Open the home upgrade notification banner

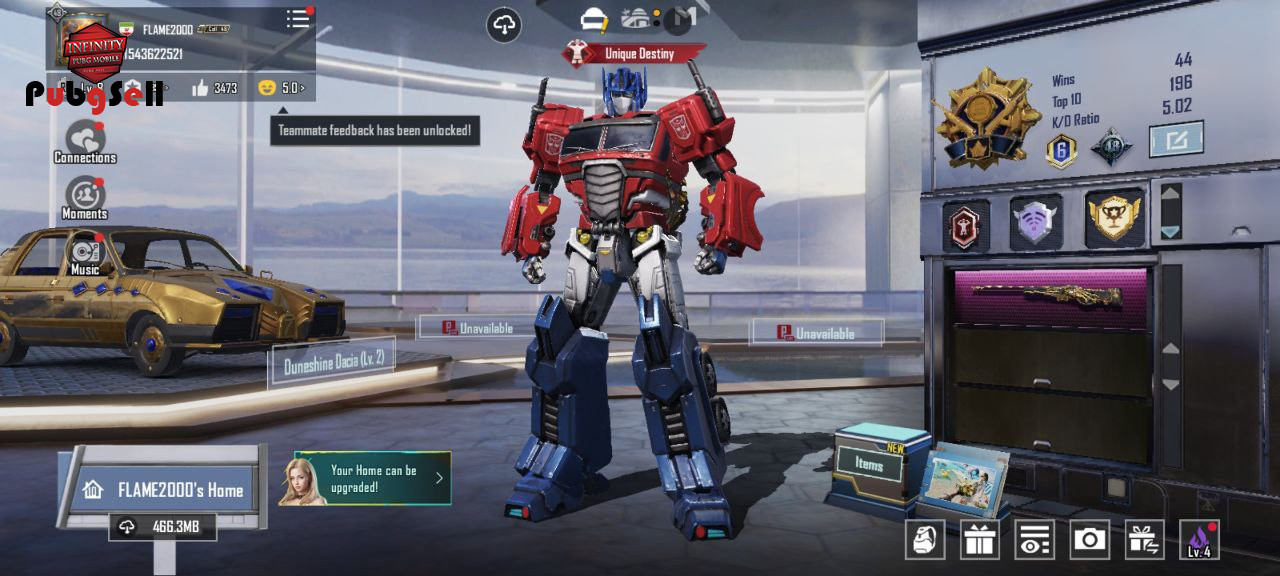(x=372, y=478)
